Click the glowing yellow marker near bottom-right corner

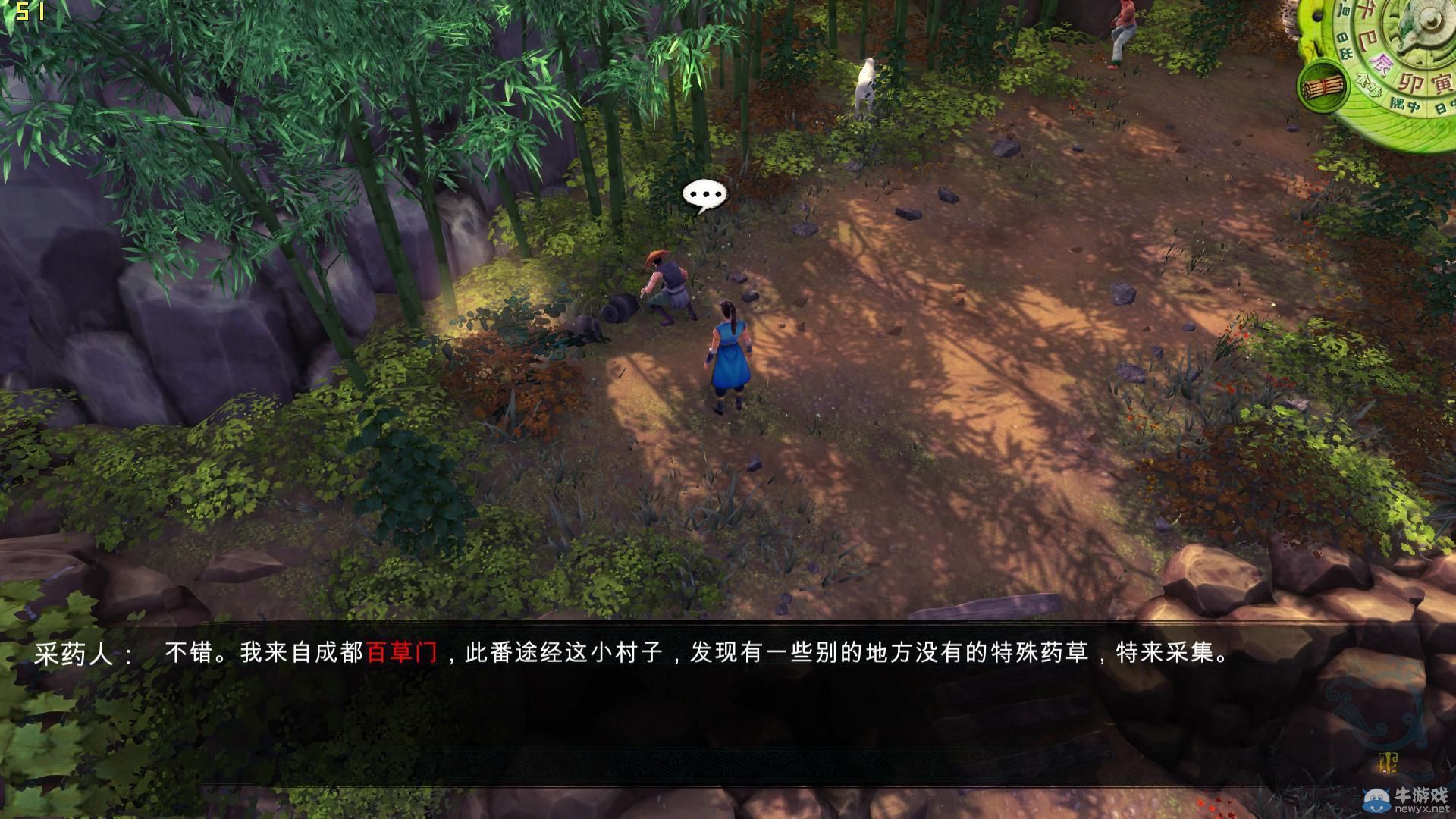click(1389, 763)
